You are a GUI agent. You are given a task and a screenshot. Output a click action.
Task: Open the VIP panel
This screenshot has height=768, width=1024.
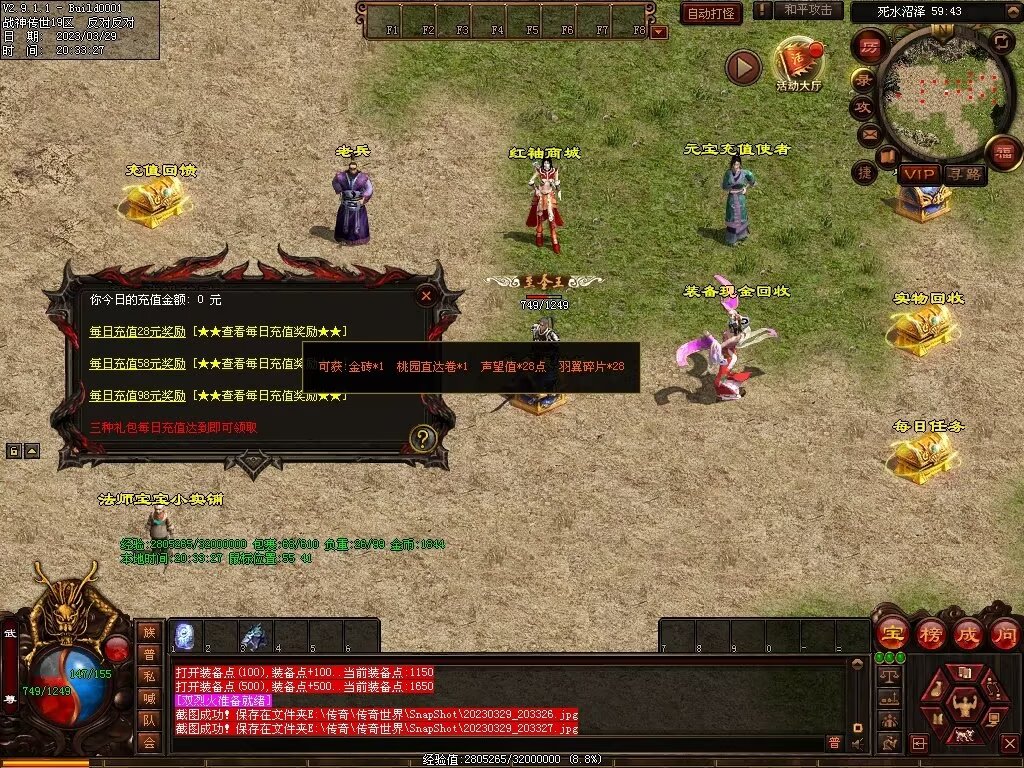pyautogui.click(x=918, y=174)
